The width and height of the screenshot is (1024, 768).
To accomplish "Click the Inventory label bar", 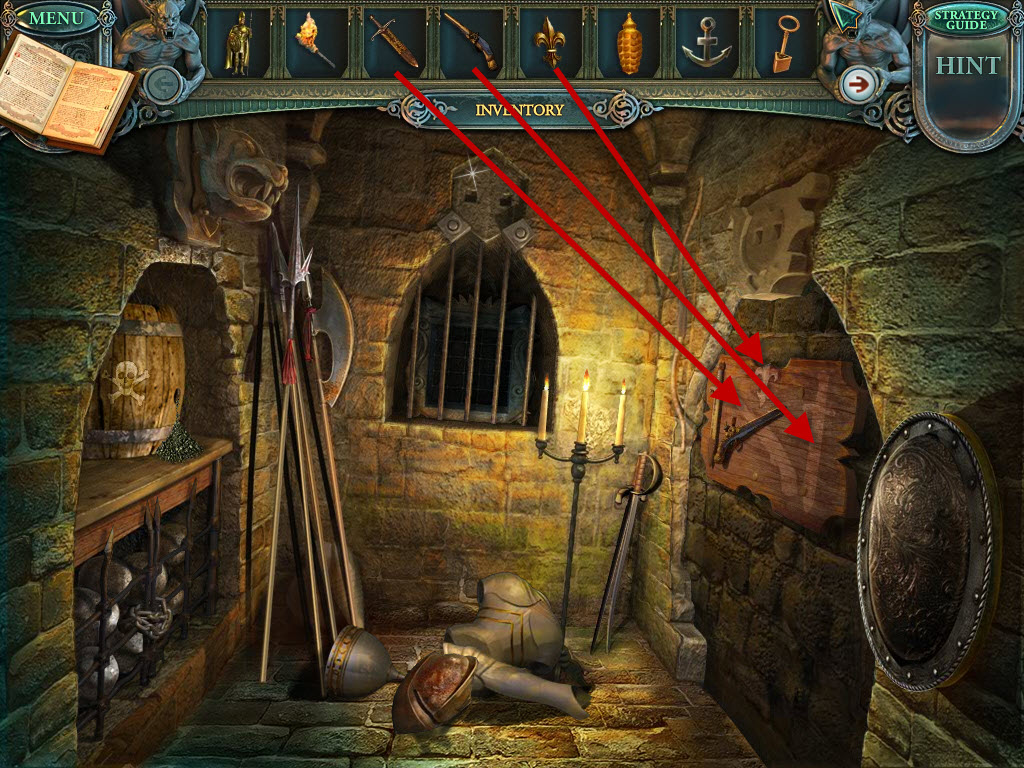I will pos(518,109).
